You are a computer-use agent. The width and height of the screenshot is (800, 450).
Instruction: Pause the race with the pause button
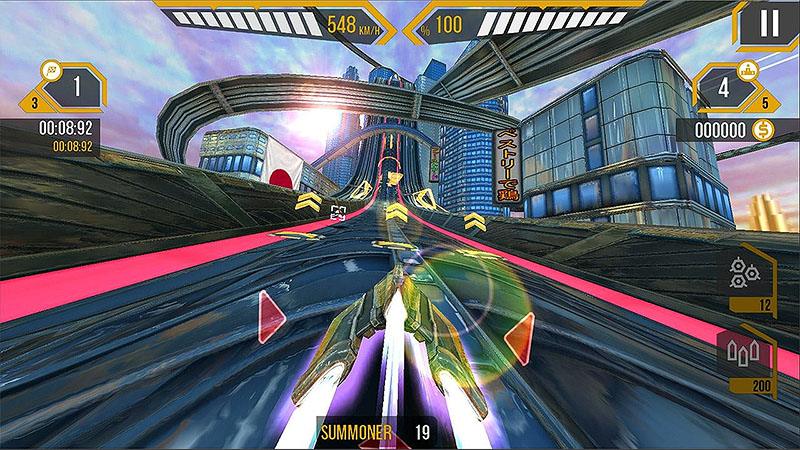(768, 24)
